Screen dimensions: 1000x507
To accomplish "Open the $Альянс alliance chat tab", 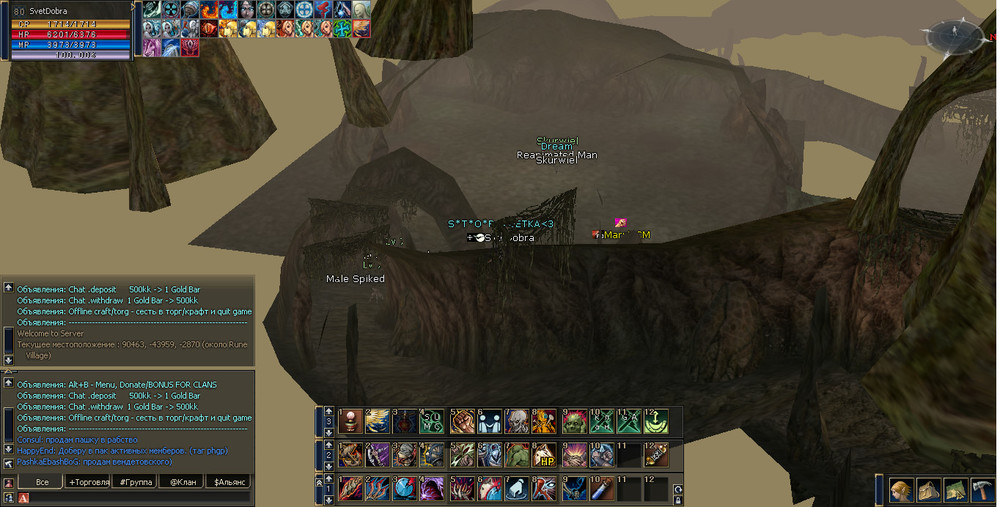I will point(230,482).
